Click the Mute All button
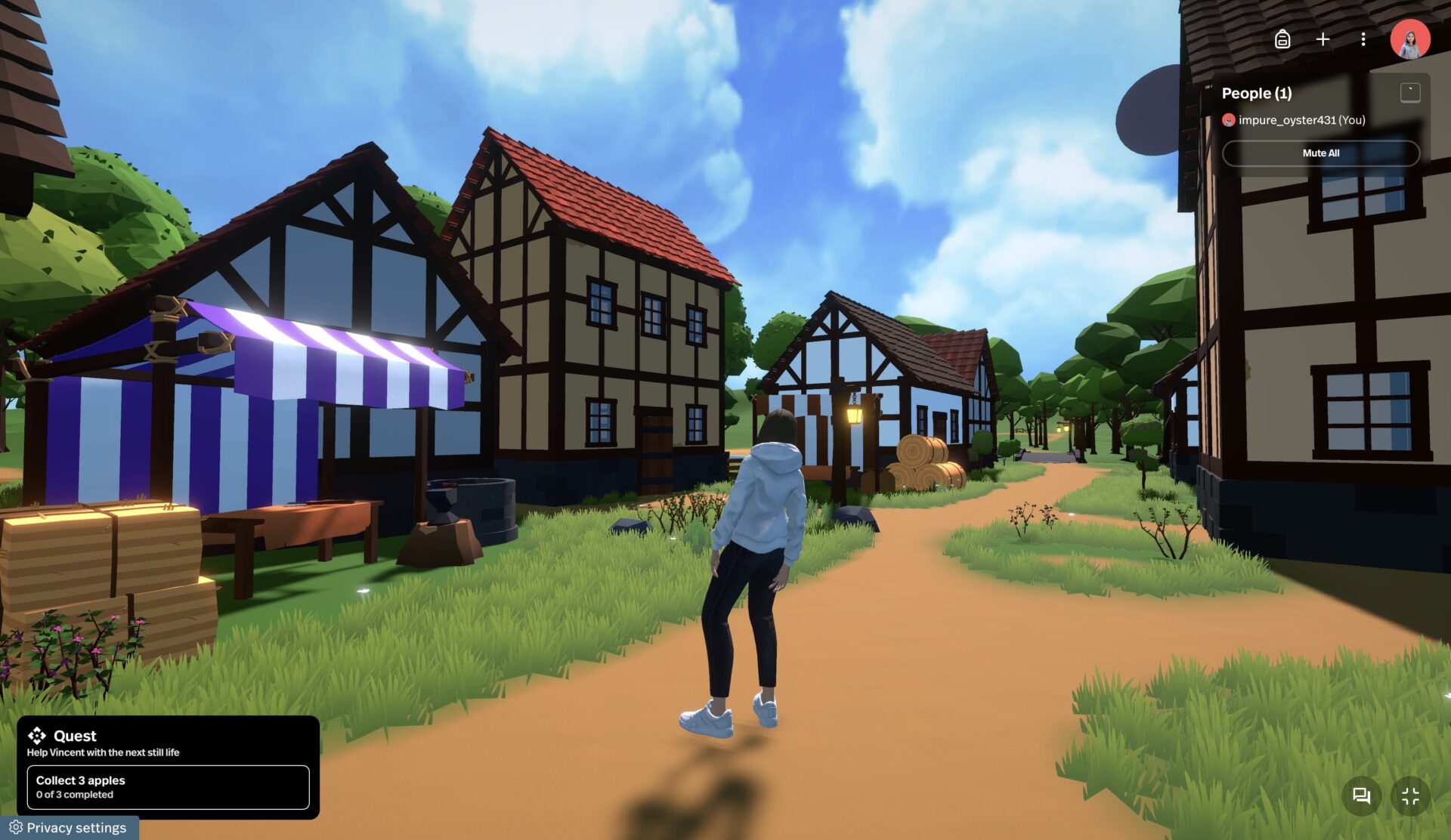This screenshot has width=1451, height=840. [1320, 153]
